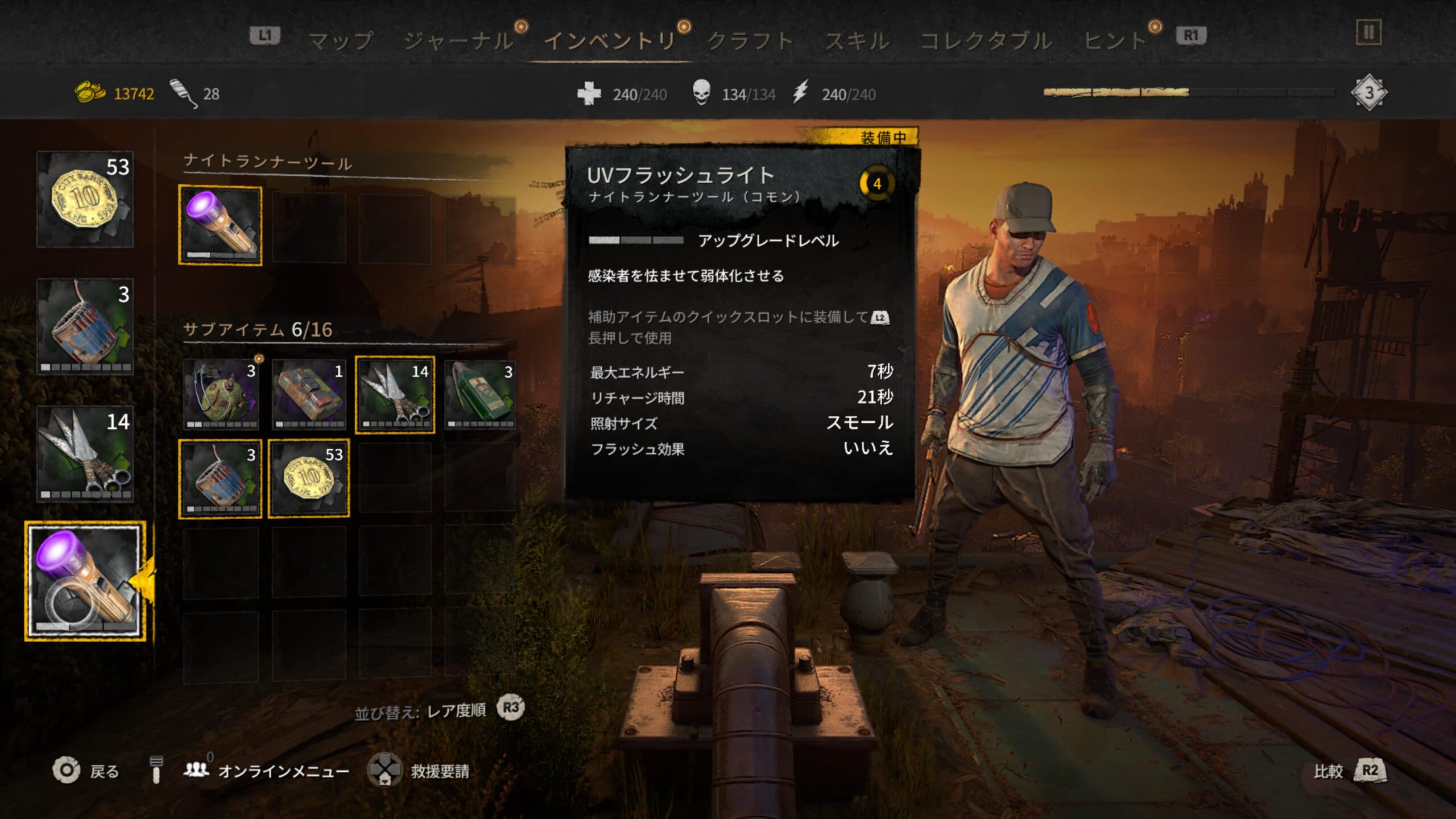Image resolution: width=1456 pixels, height=819 pixels.
Task: Switch to the ヒント tab
Action: (x=1115, y=41)
